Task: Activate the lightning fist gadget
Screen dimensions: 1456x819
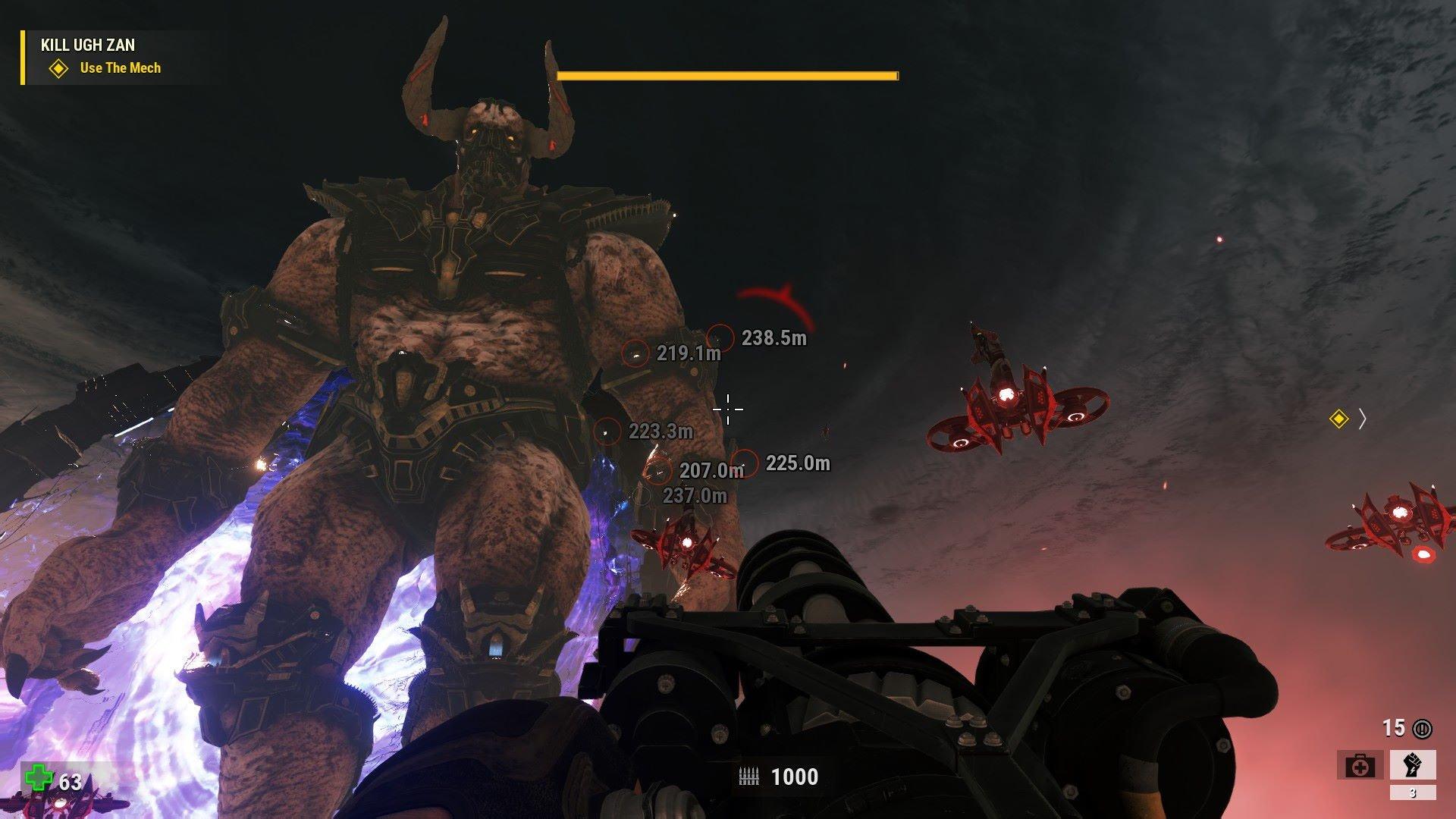Action: [1413, 764]
